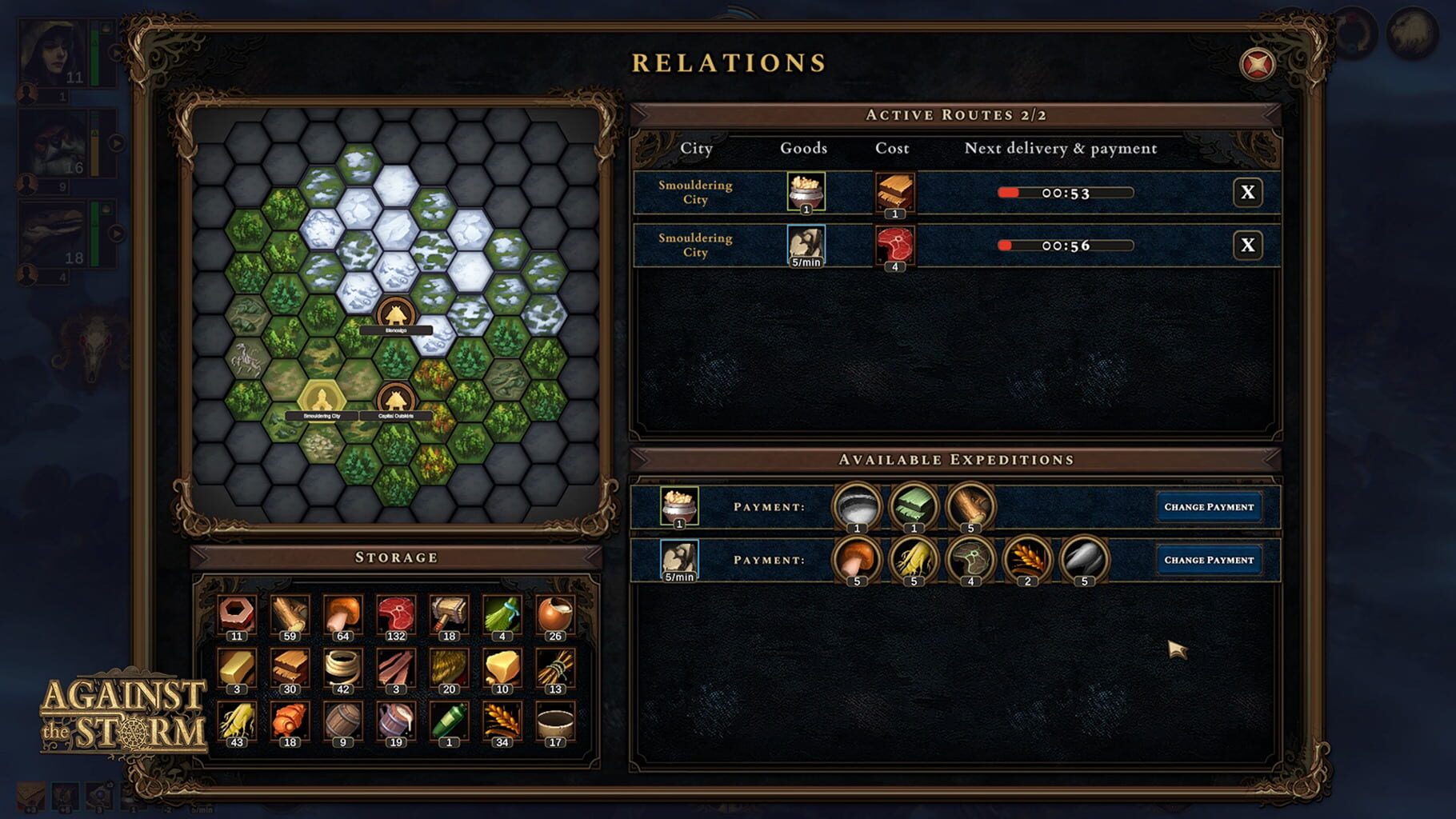Select the planks cost icon on first Smouldering City route
Screen dimensions: 1456x819
(894, 192)
